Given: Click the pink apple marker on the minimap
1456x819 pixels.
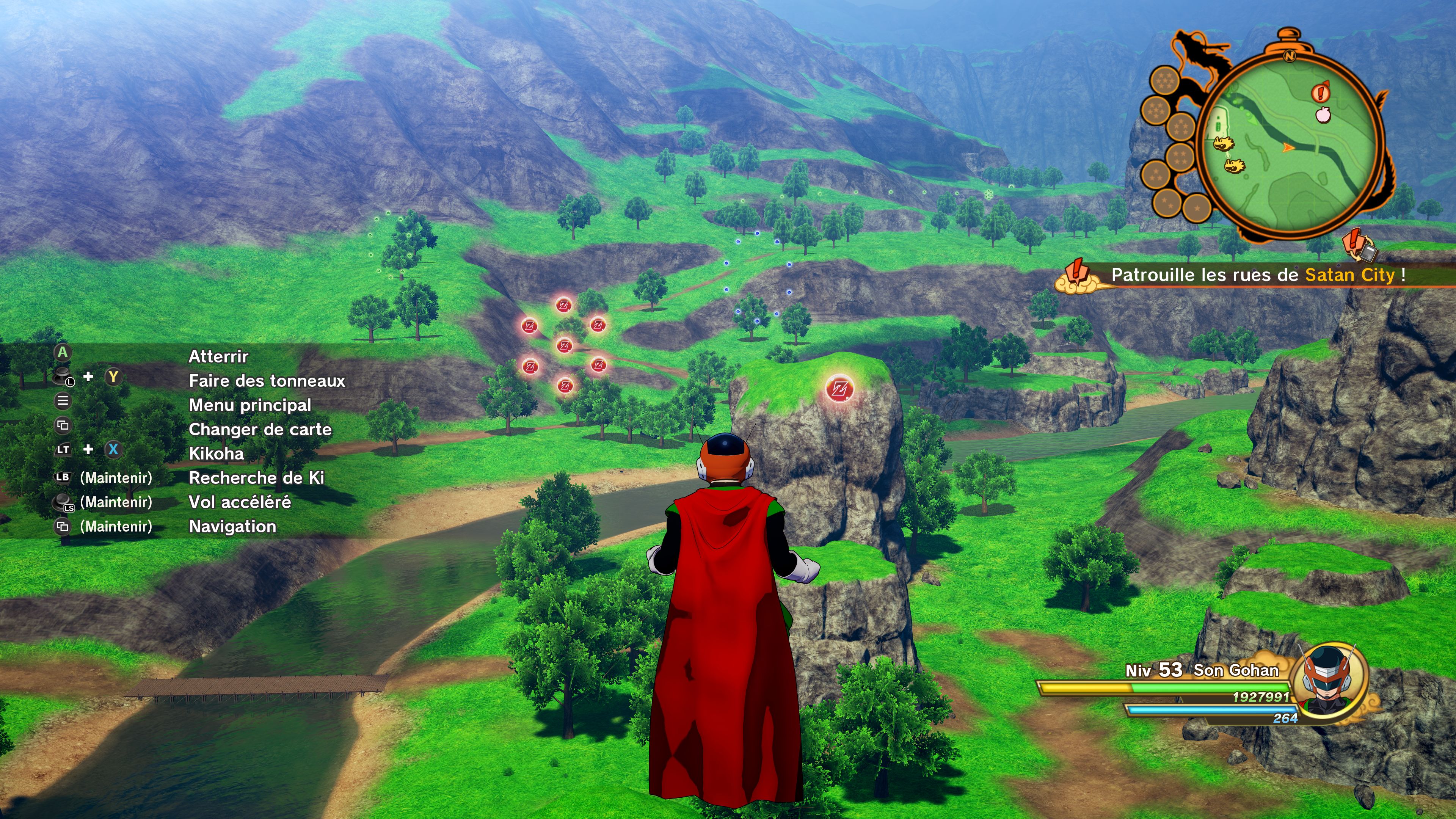Looking at the screenshot, I should [1323, 115].
